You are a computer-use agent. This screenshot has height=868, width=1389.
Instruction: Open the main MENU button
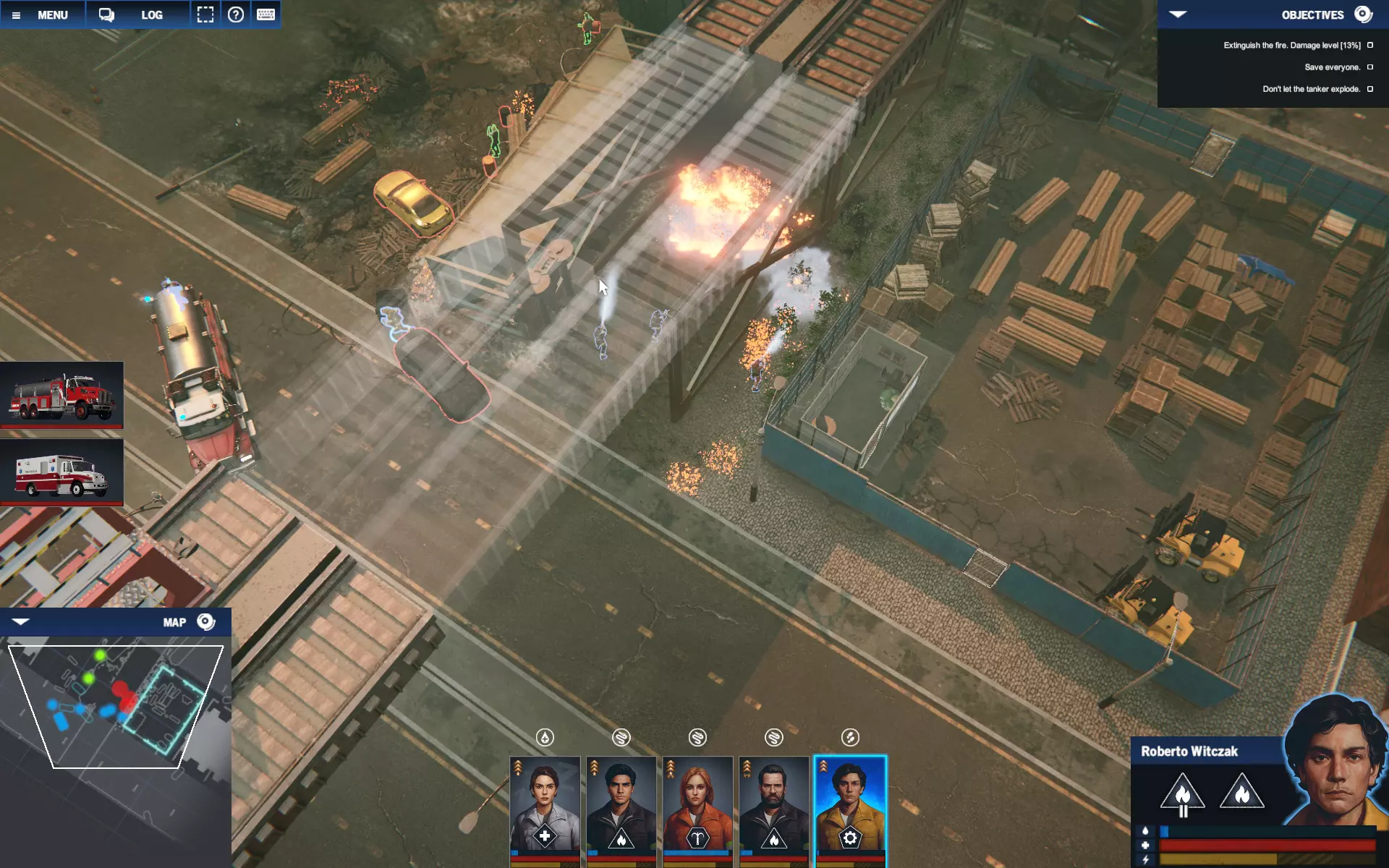[43, 14]
